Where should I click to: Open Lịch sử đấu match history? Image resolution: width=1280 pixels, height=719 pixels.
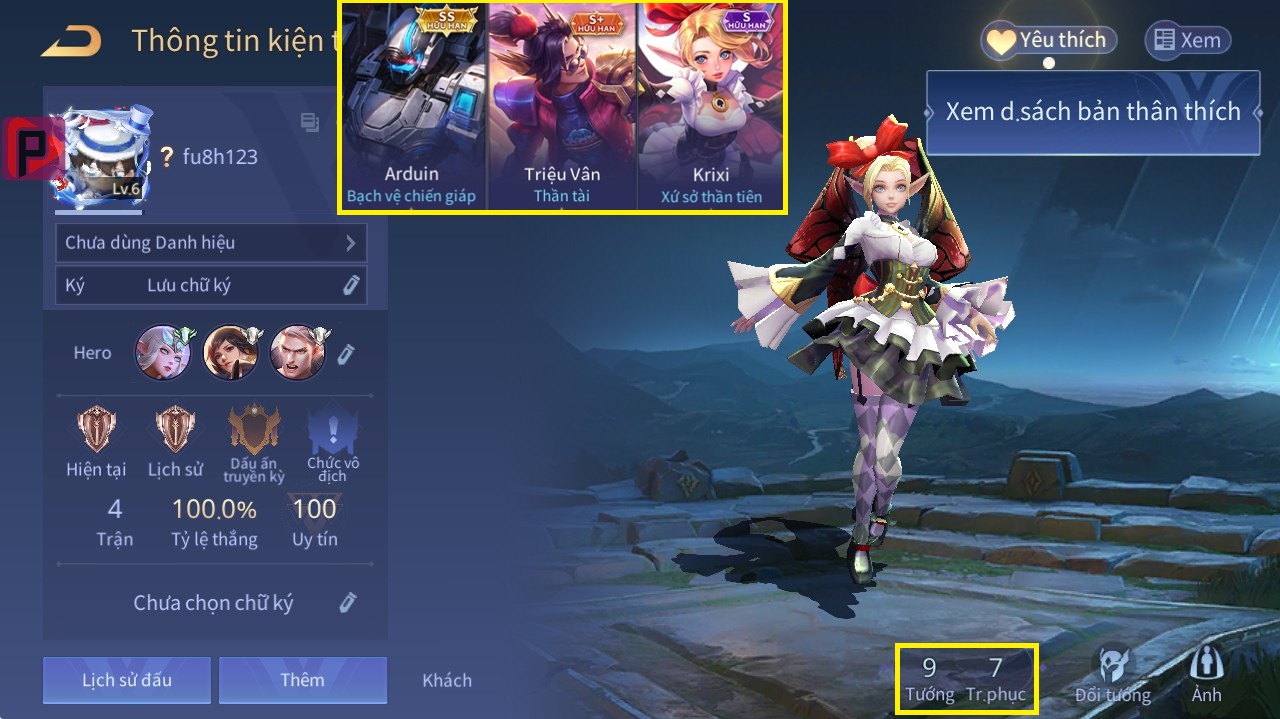click(127, 680)
